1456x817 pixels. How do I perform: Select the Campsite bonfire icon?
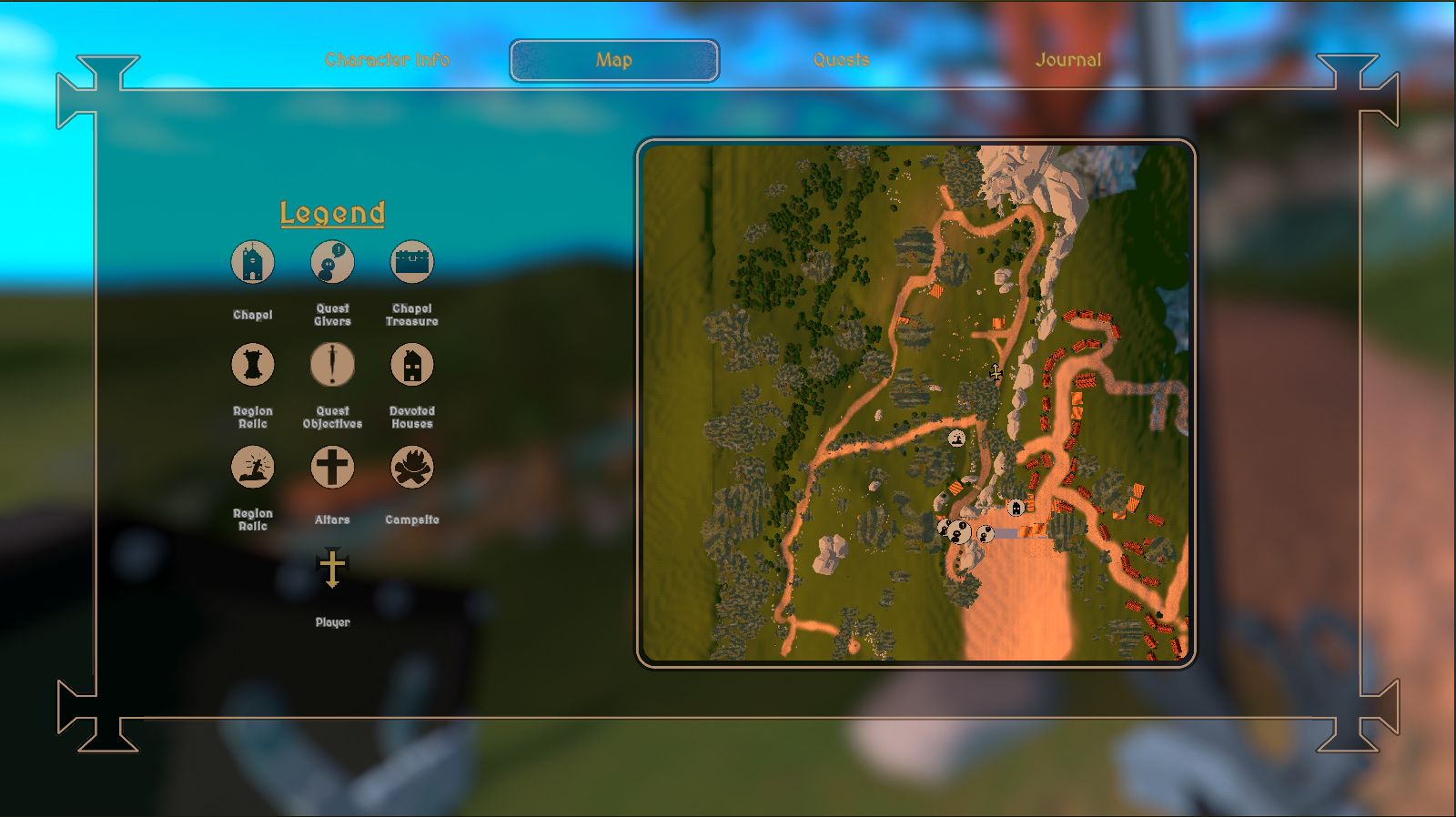(x=411, y=466)
